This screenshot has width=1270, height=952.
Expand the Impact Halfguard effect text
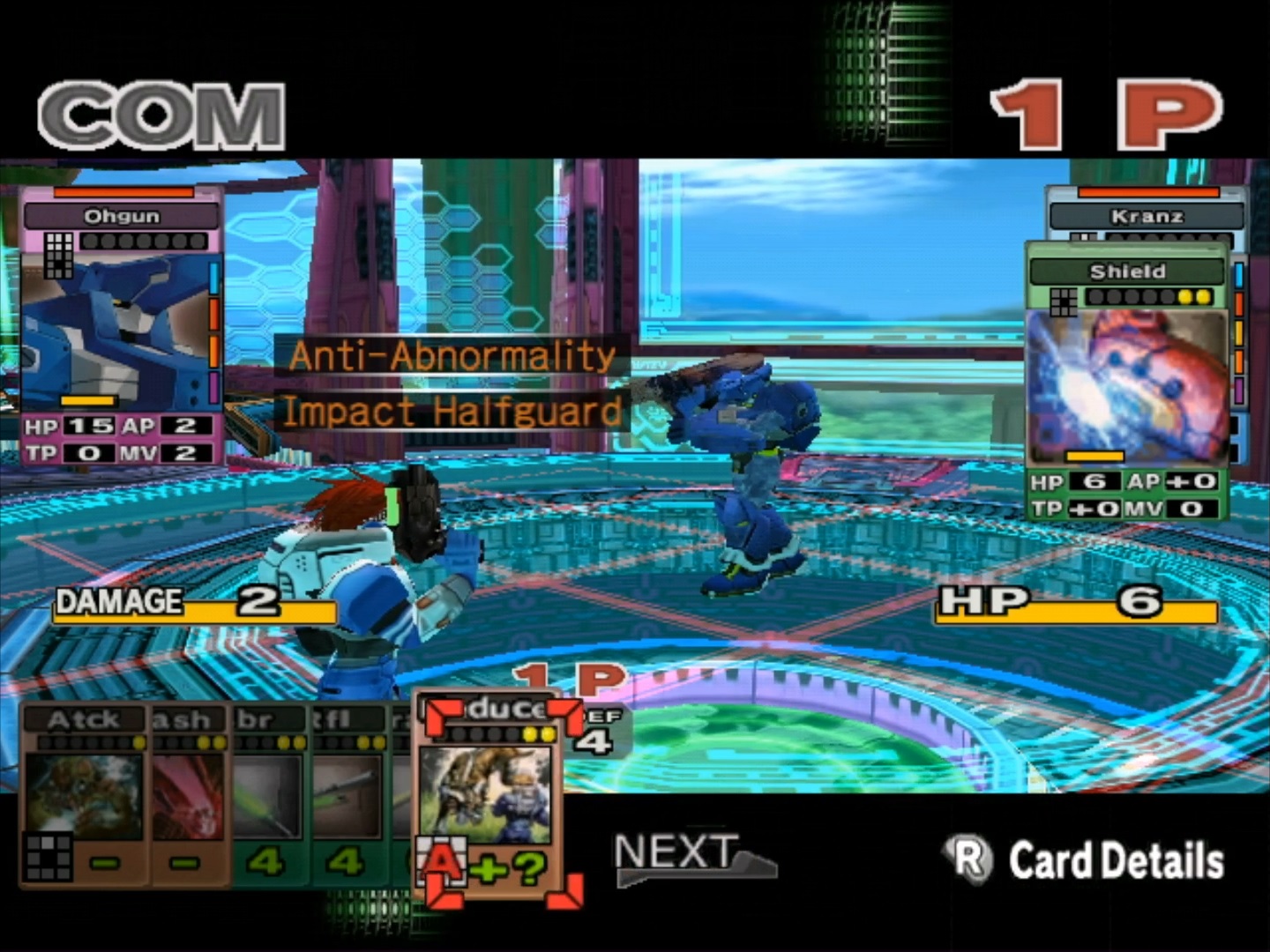450,408
